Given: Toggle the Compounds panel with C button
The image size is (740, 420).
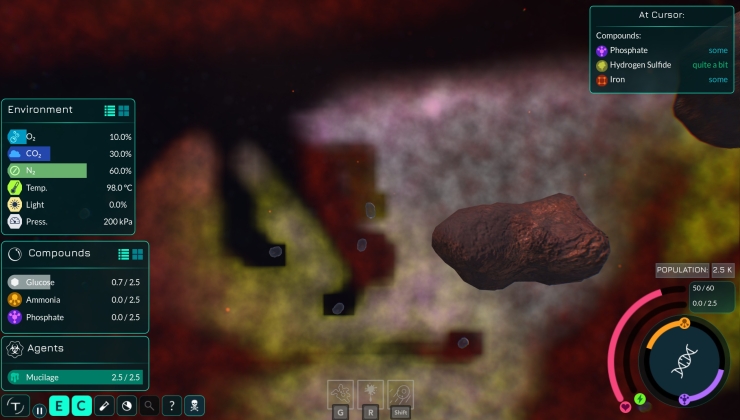Looking at the screenshot, I should click(81, 406).
